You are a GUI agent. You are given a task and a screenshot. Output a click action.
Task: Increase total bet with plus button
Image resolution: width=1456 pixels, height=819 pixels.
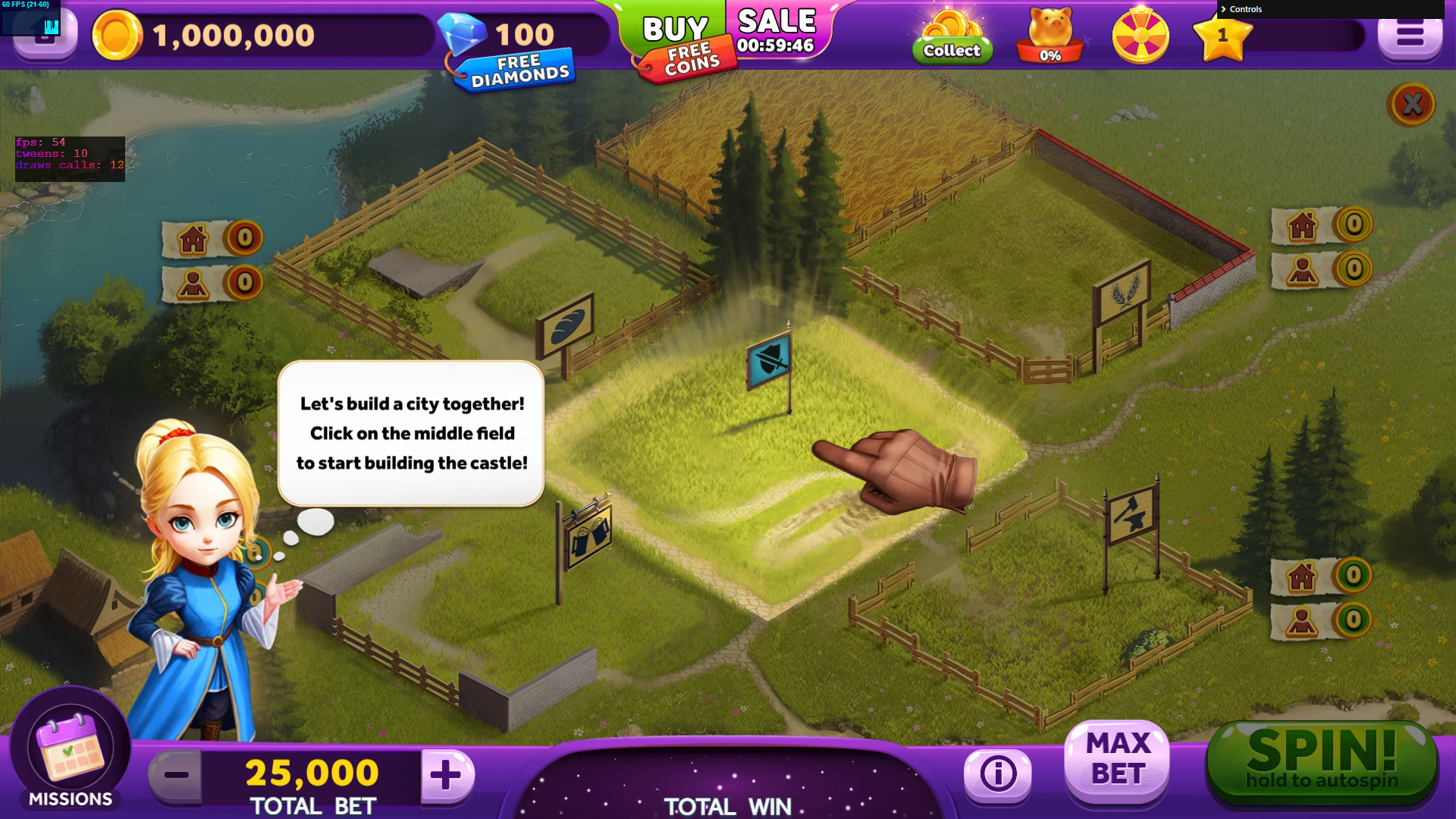pos(446,774)
